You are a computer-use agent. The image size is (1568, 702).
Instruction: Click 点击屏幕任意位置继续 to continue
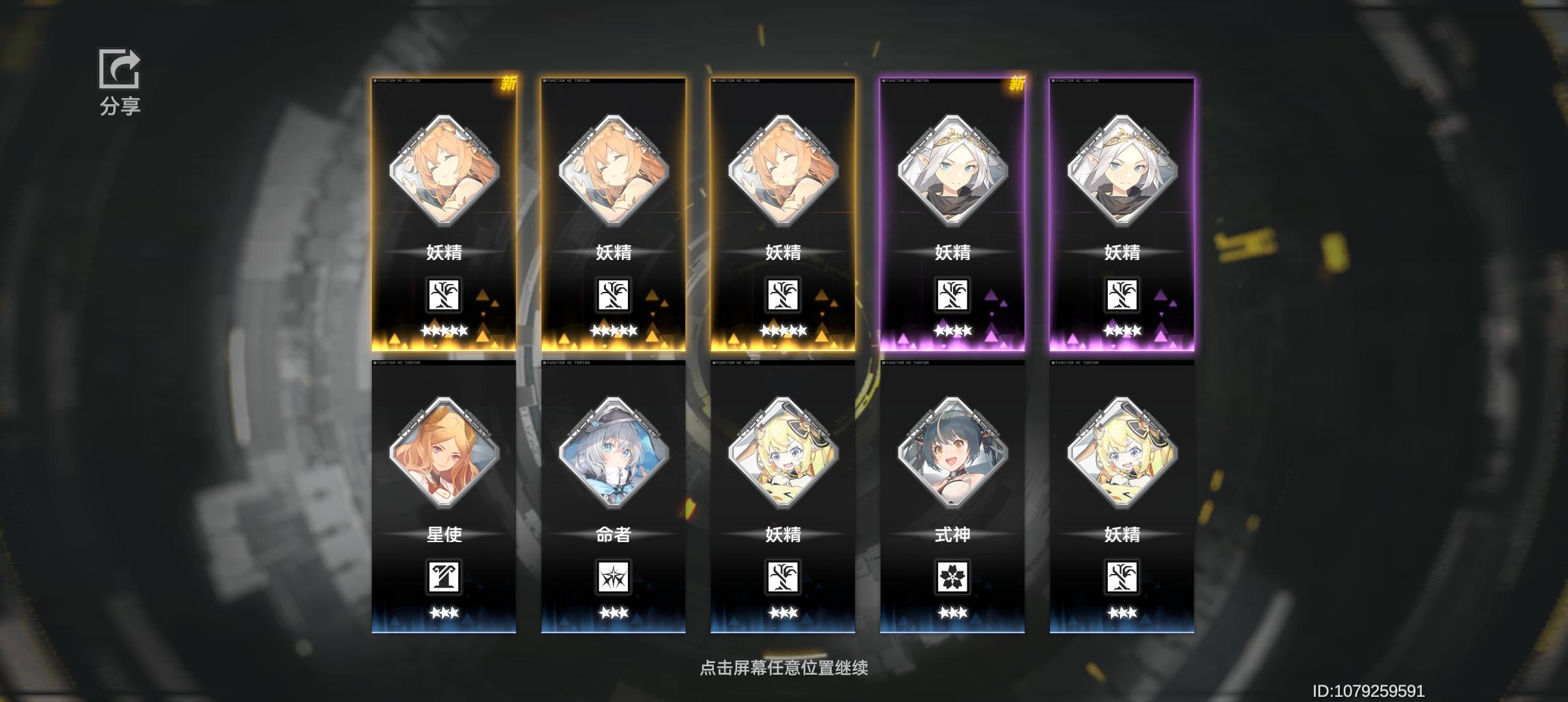[x=784, y=667]
